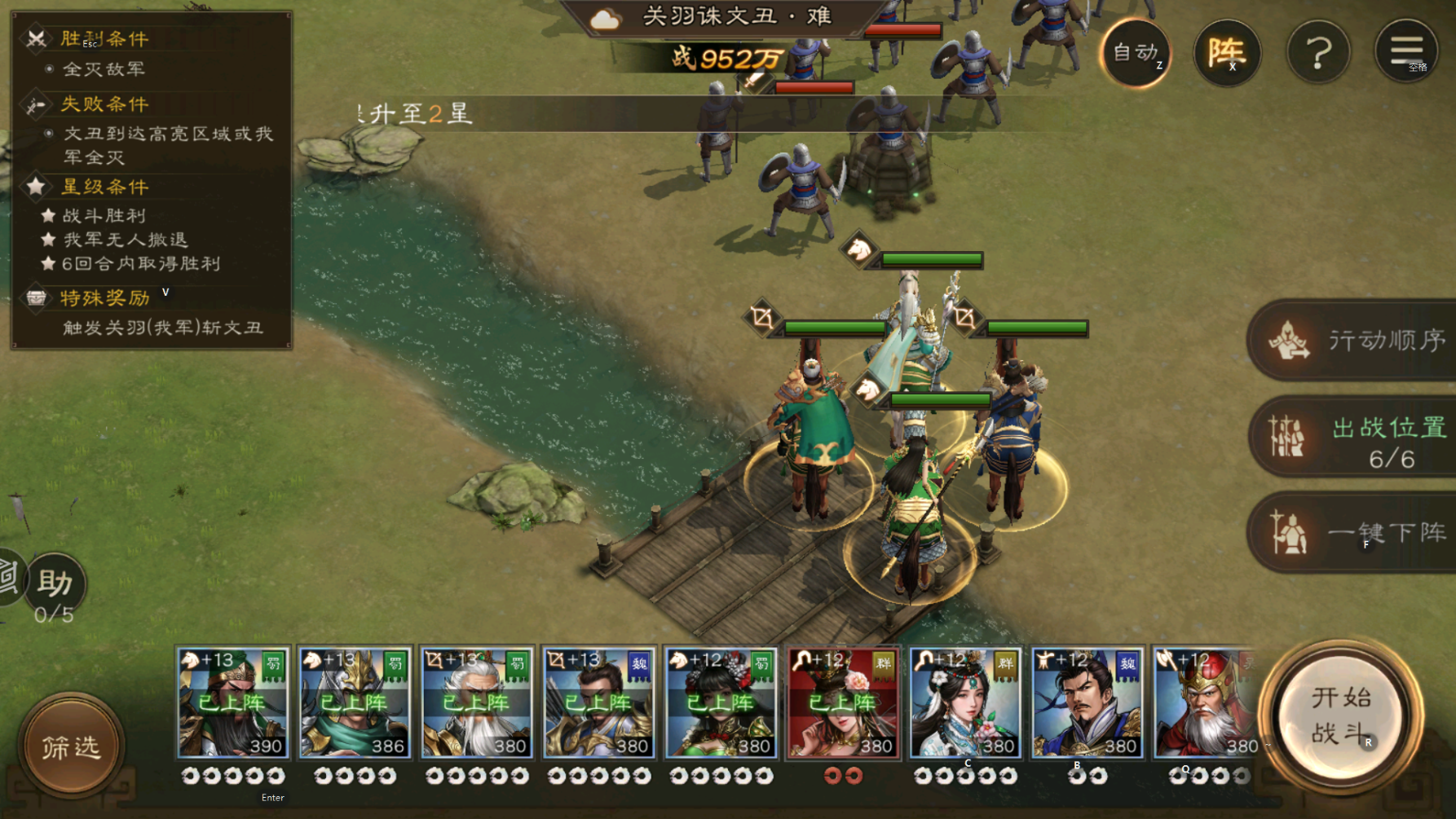Select the flower-crowned Shu lady card
The height and width of the screenshot is (819, 1456).
[x=721, y=702]
